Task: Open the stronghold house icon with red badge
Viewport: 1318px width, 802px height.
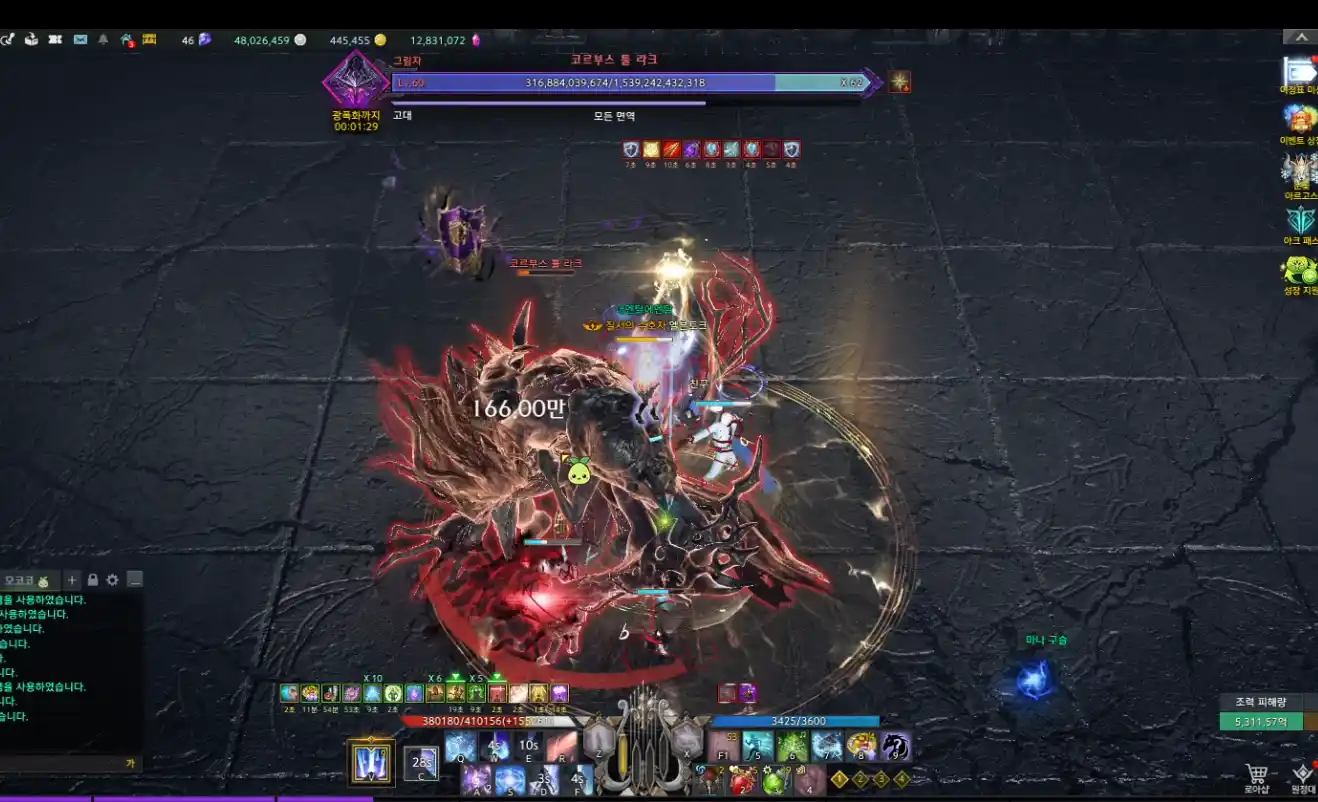Action: (x=127, y=40)
